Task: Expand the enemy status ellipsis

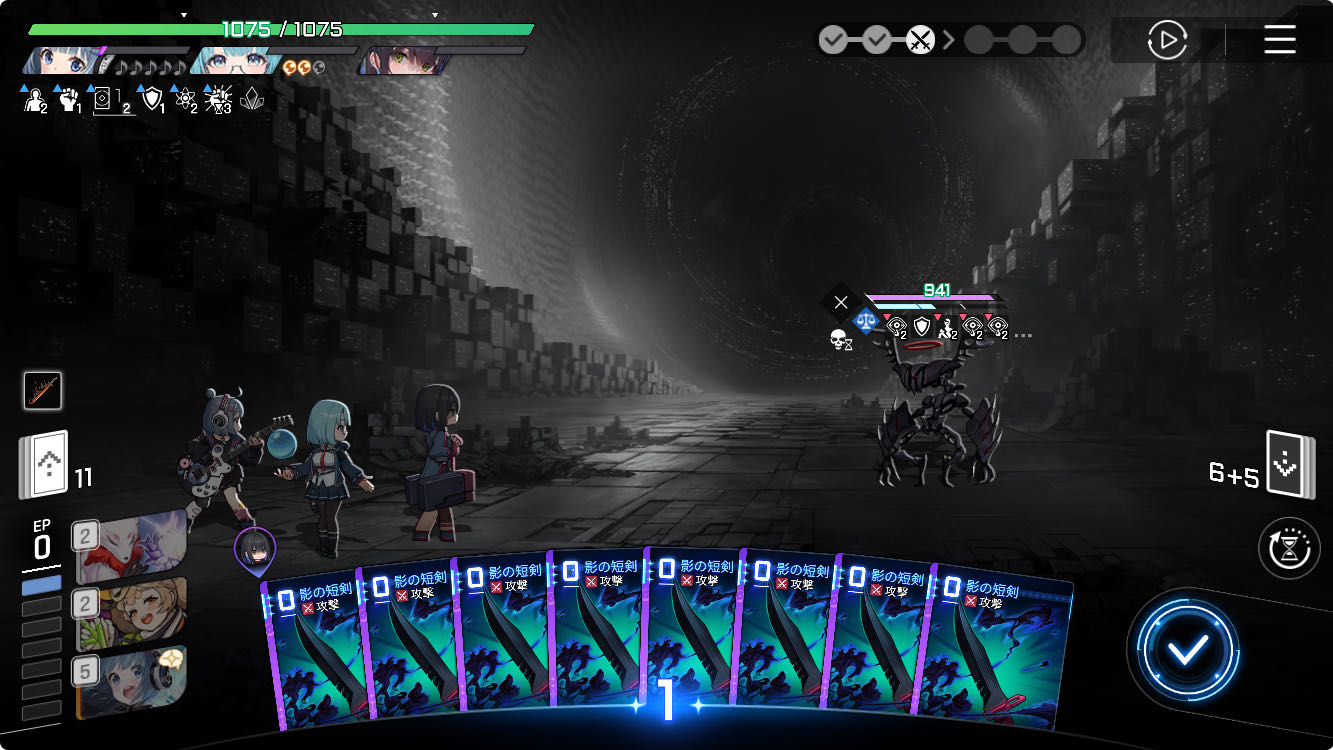Action: point(1022,336)
